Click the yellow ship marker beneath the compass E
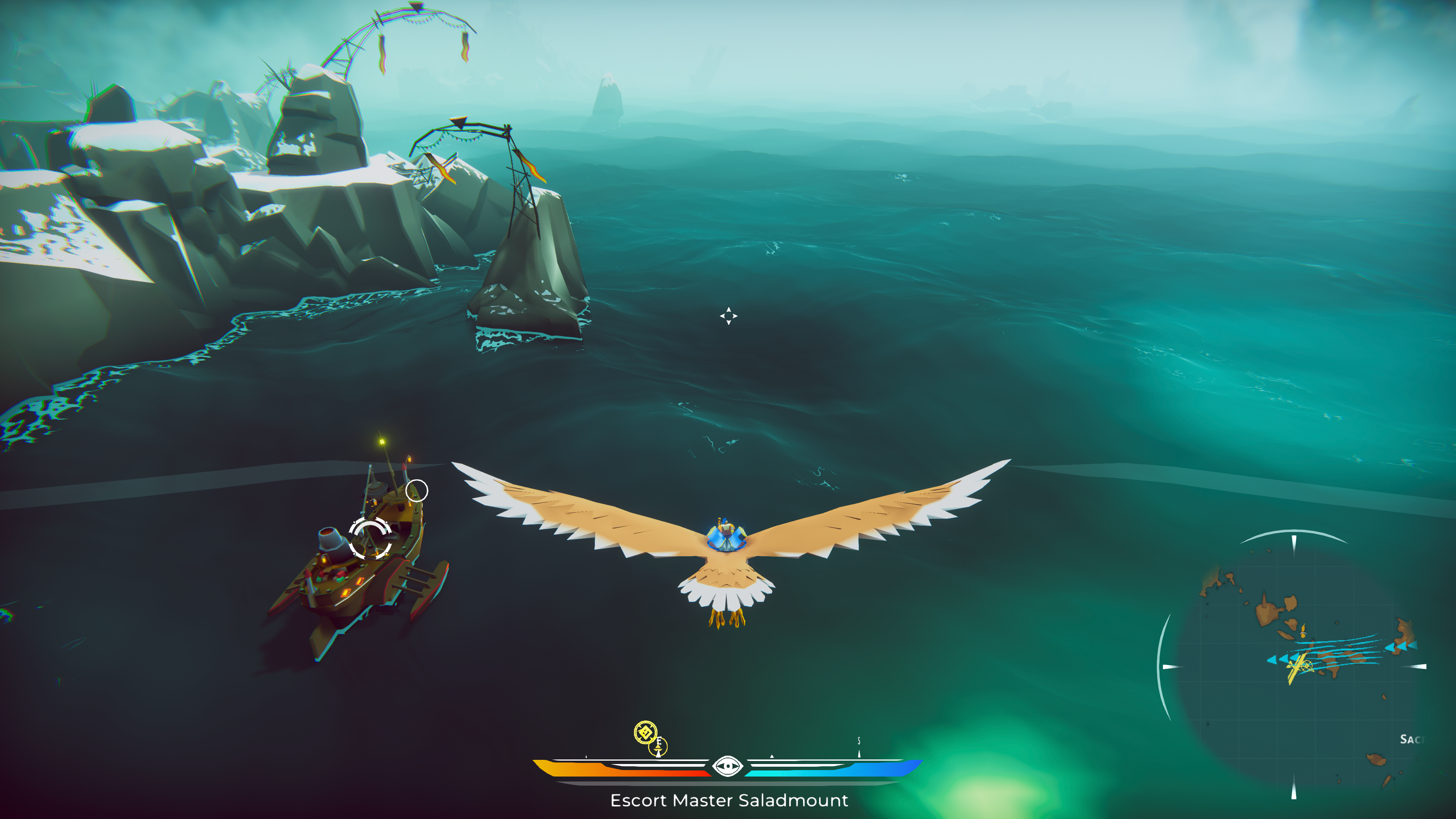Viewport: 1456px width, 819px height. point(658,748)
